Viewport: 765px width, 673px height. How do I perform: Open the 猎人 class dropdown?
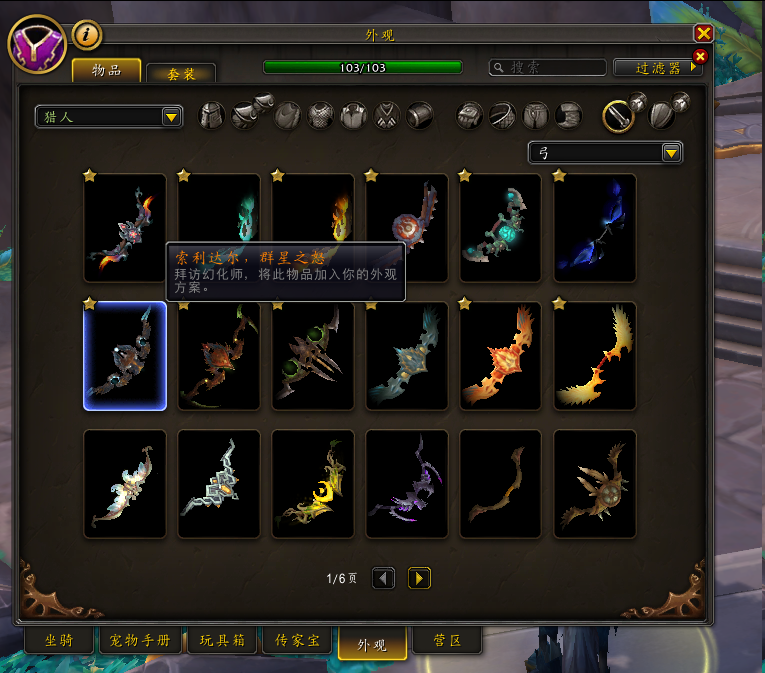pyautogui.click(x=108, y=117)
